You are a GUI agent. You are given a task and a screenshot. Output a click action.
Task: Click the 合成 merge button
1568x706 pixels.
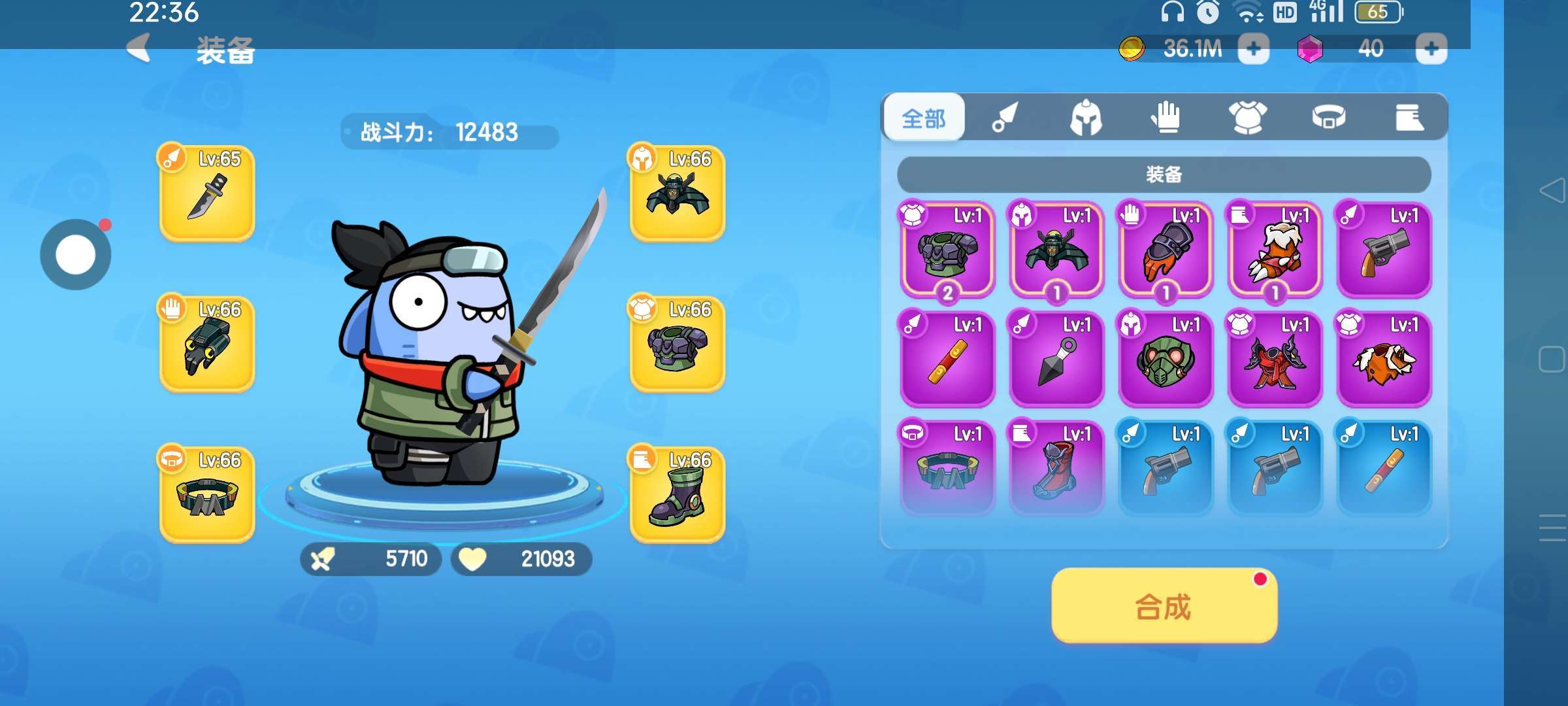1164,606
